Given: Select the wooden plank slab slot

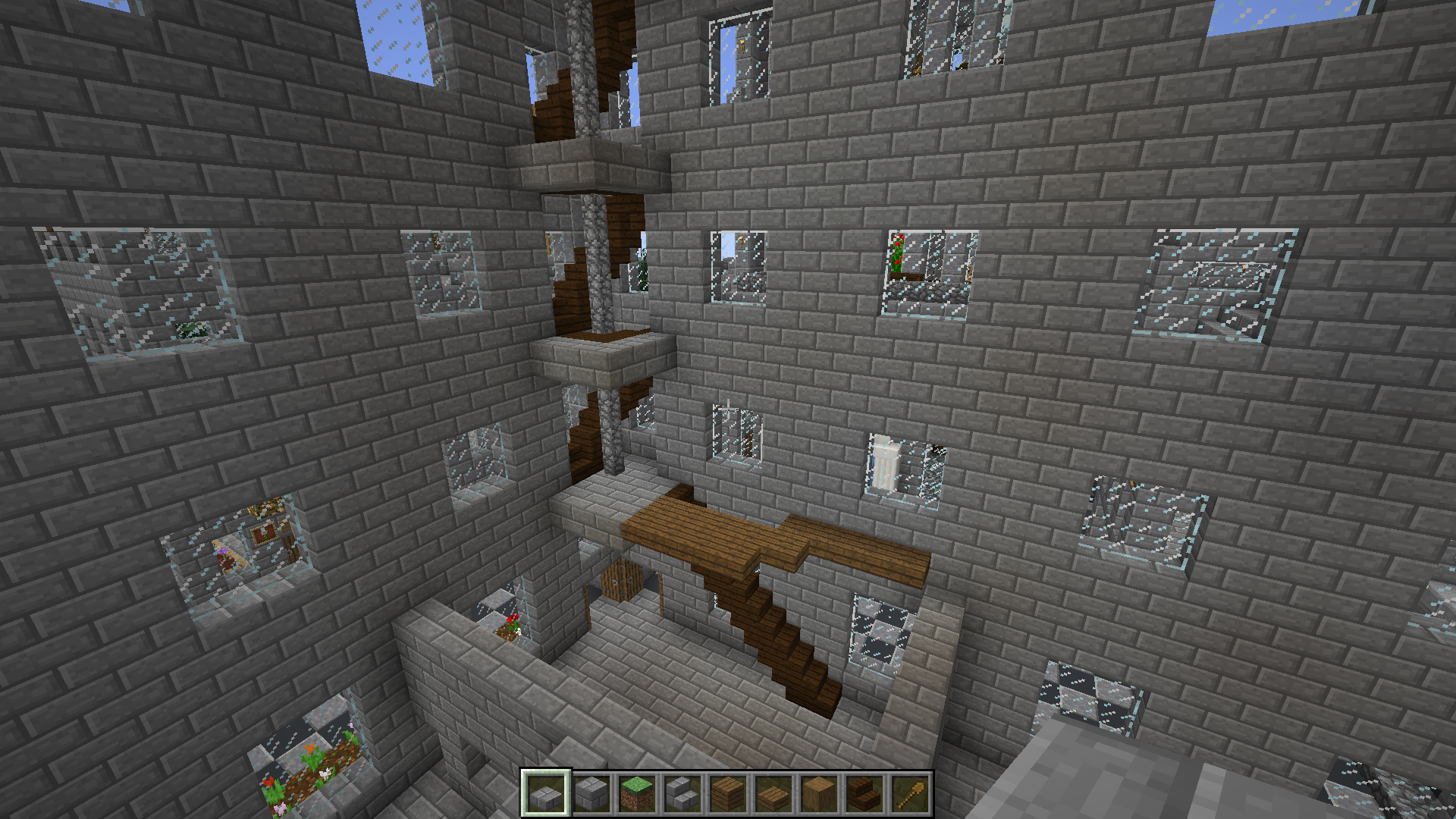Looking at the screenshot, I should [x=773, y=793].
